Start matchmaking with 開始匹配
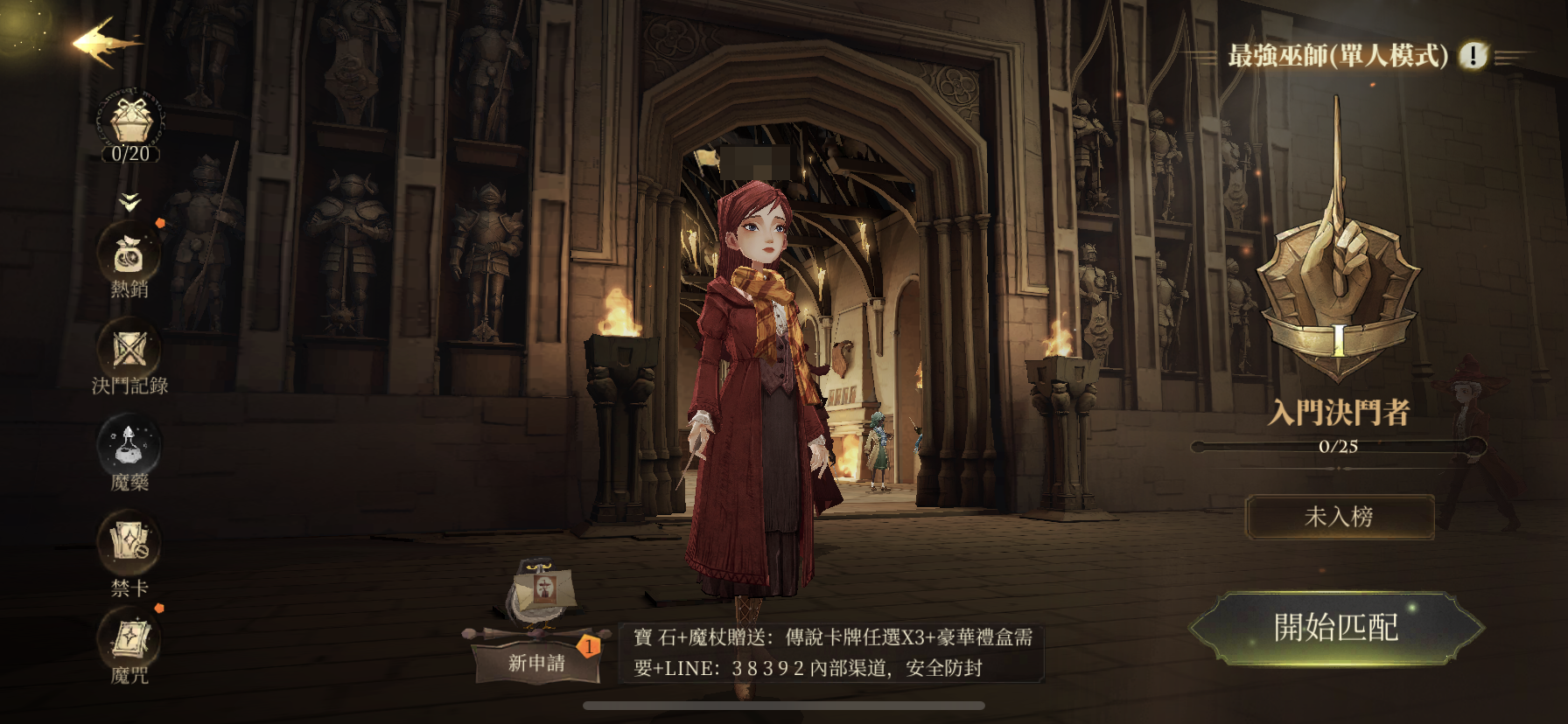Image resolution: width=1568 pixels, height=724 pixels. (1336, 627)
